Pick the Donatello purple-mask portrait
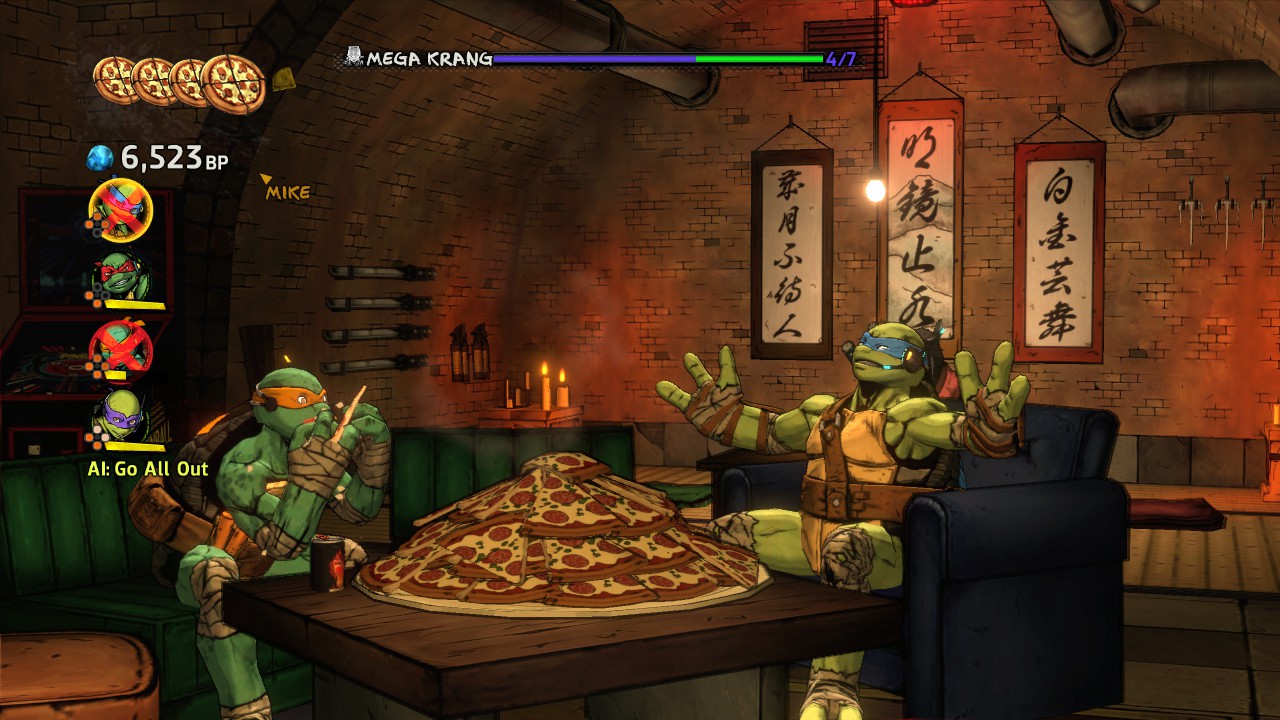Screen dimensions: 1280x720 122,414
